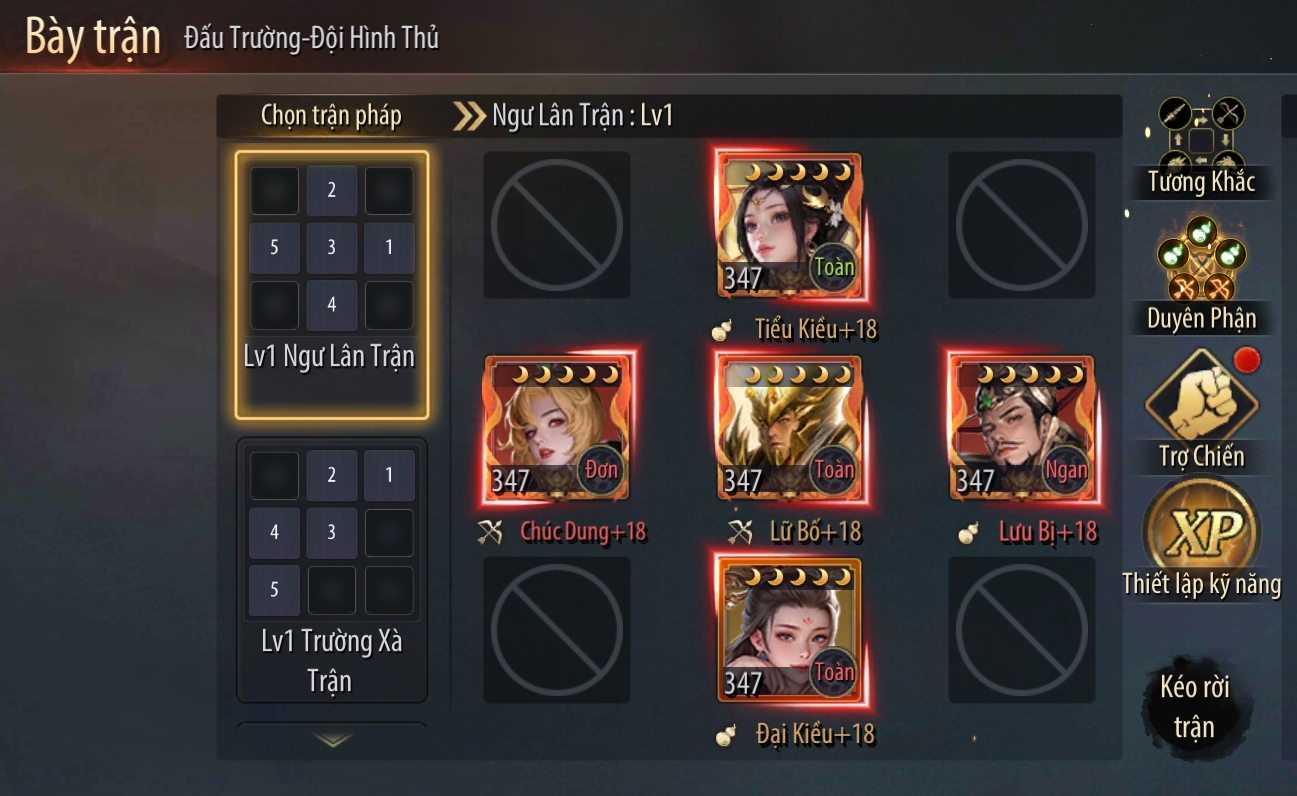Choose the Lưu Bị hero card
This screenshot has width=1297, height=796.
(1021, 428)
